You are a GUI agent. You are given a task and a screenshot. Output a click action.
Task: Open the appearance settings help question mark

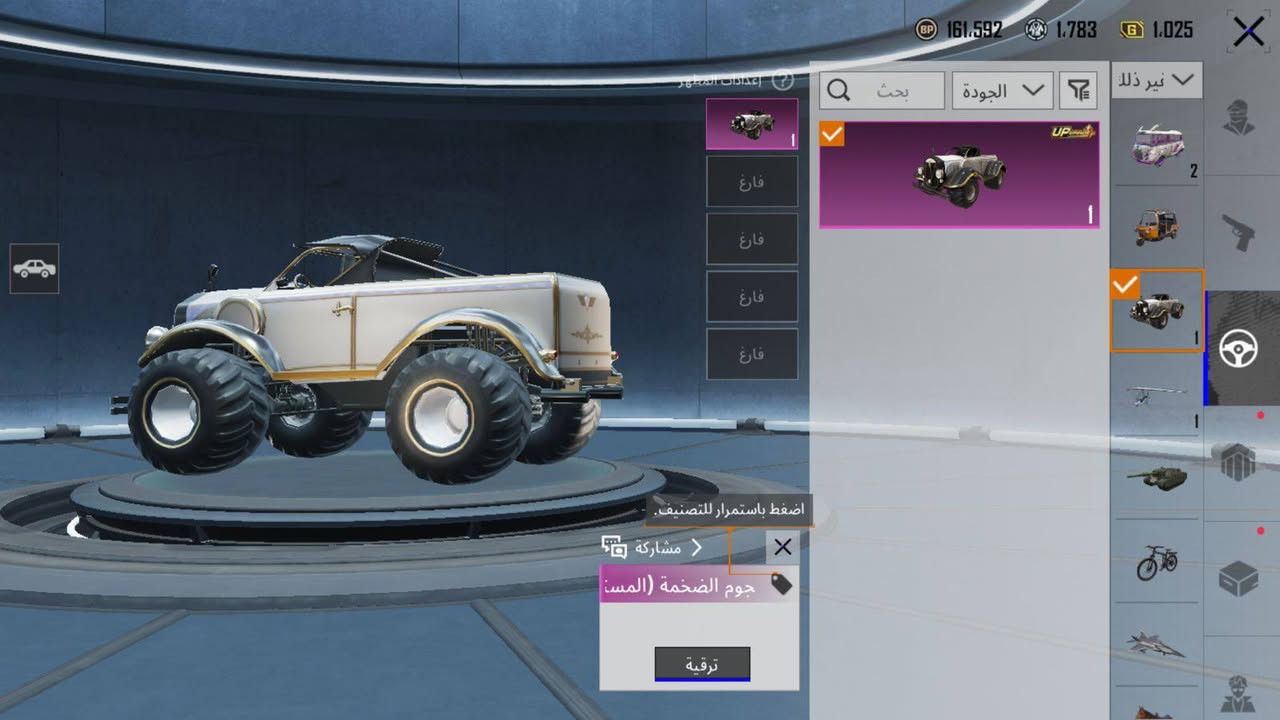click(x=782, y=81)
